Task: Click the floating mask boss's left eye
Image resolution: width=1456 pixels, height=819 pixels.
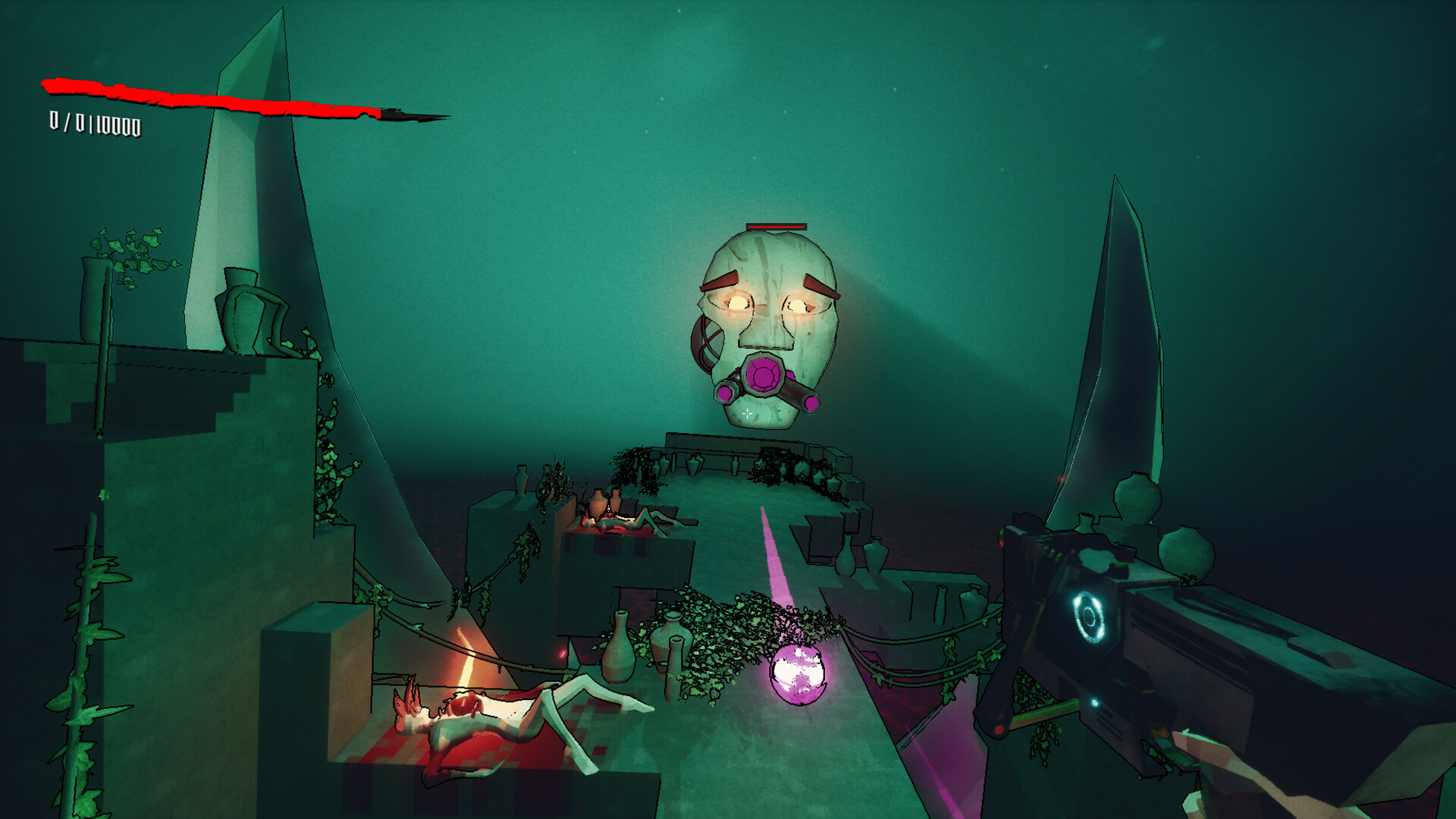Action: 738,304
